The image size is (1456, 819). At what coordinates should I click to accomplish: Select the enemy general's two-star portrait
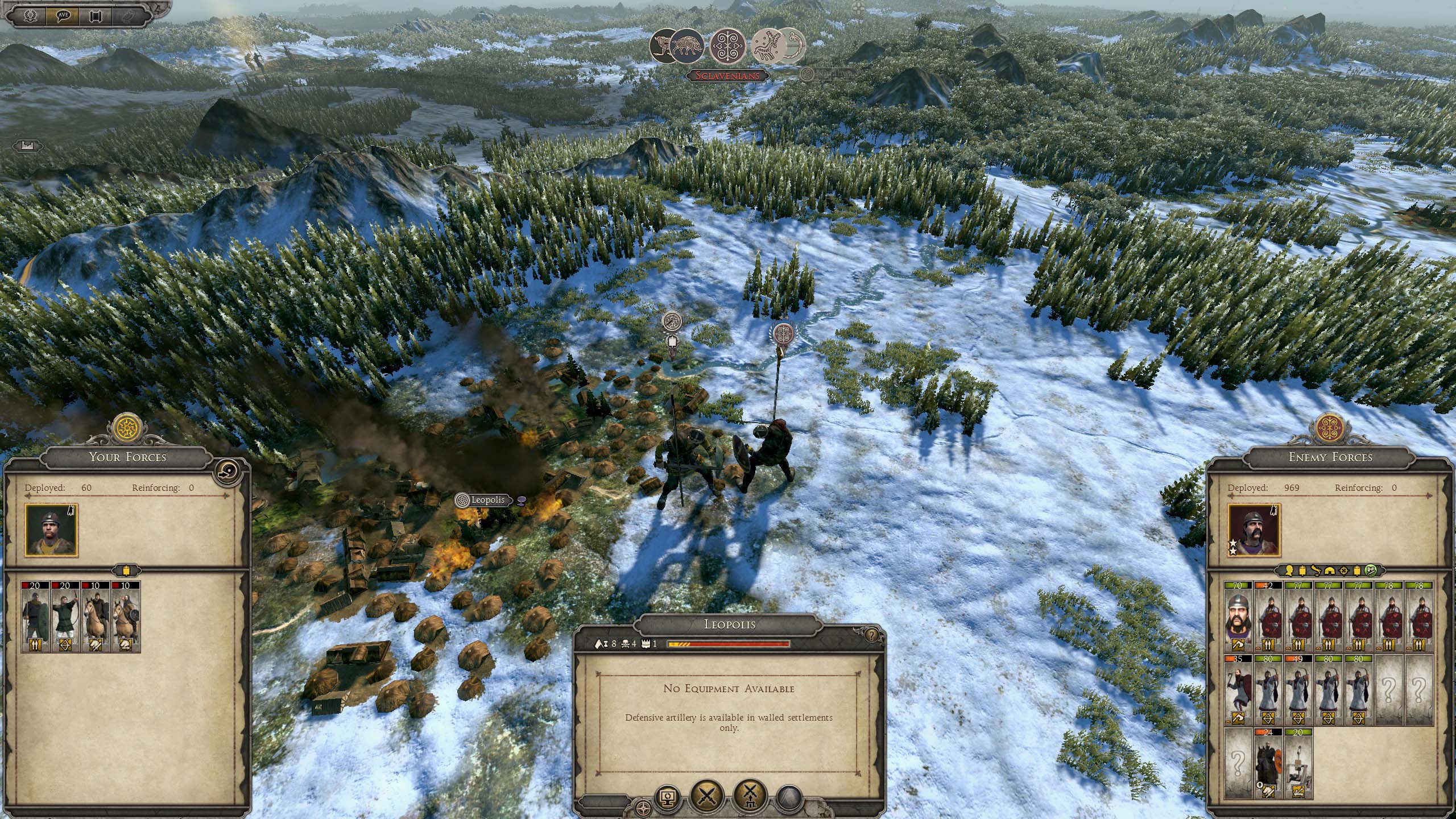tap(1254, 530)
